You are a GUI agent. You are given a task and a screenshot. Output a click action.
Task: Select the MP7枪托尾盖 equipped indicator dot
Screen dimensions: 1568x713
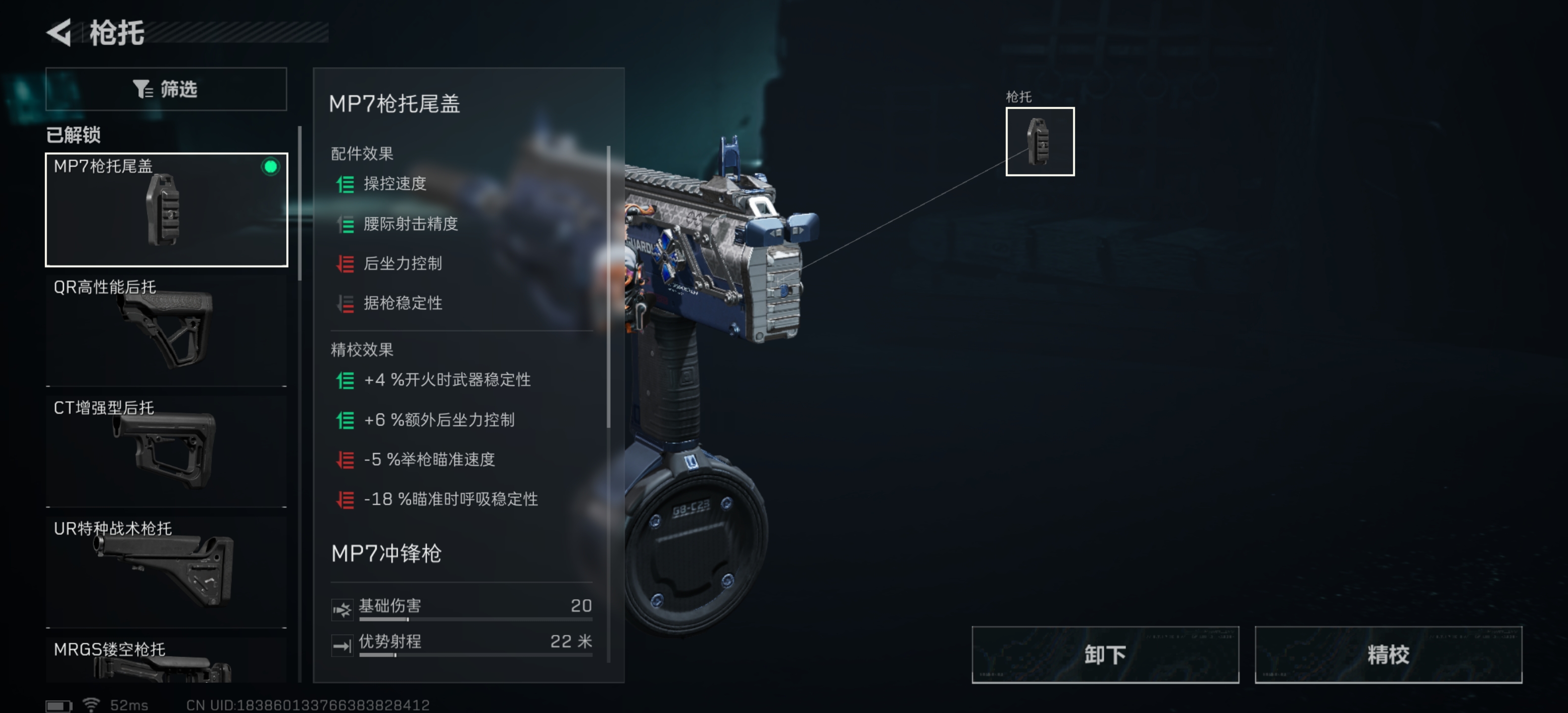(270, 168)
